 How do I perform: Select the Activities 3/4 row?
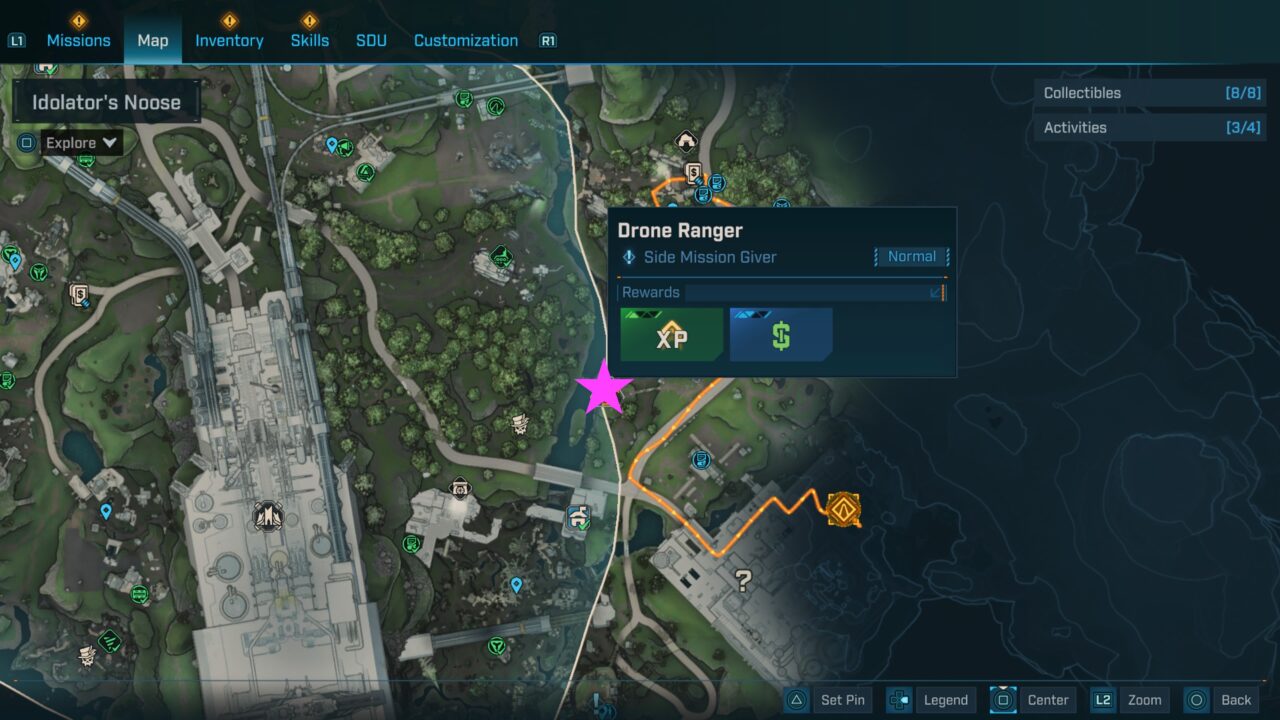point(1149,128)
